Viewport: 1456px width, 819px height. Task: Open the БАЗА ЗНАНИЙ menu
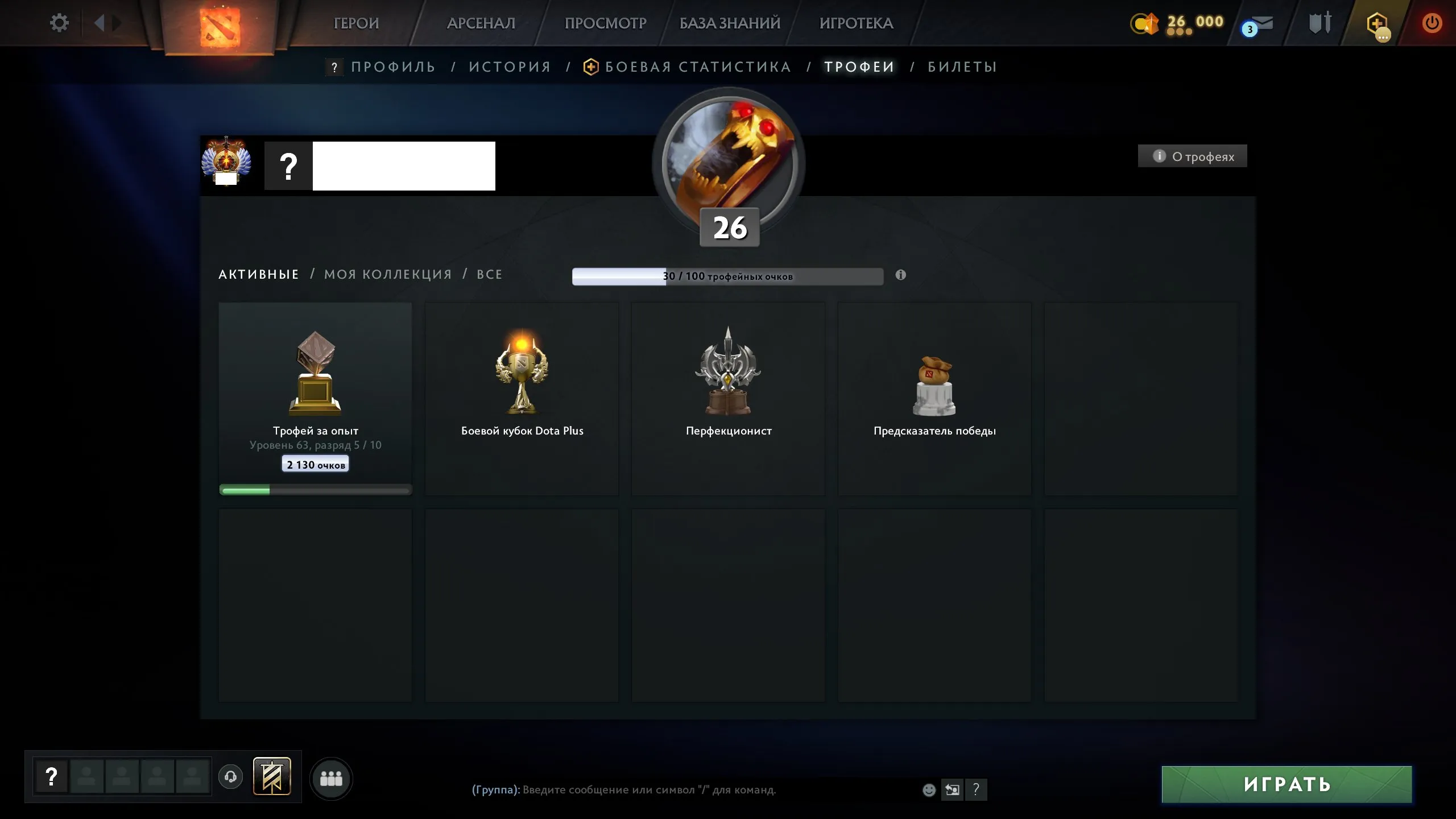click(729, 23)
